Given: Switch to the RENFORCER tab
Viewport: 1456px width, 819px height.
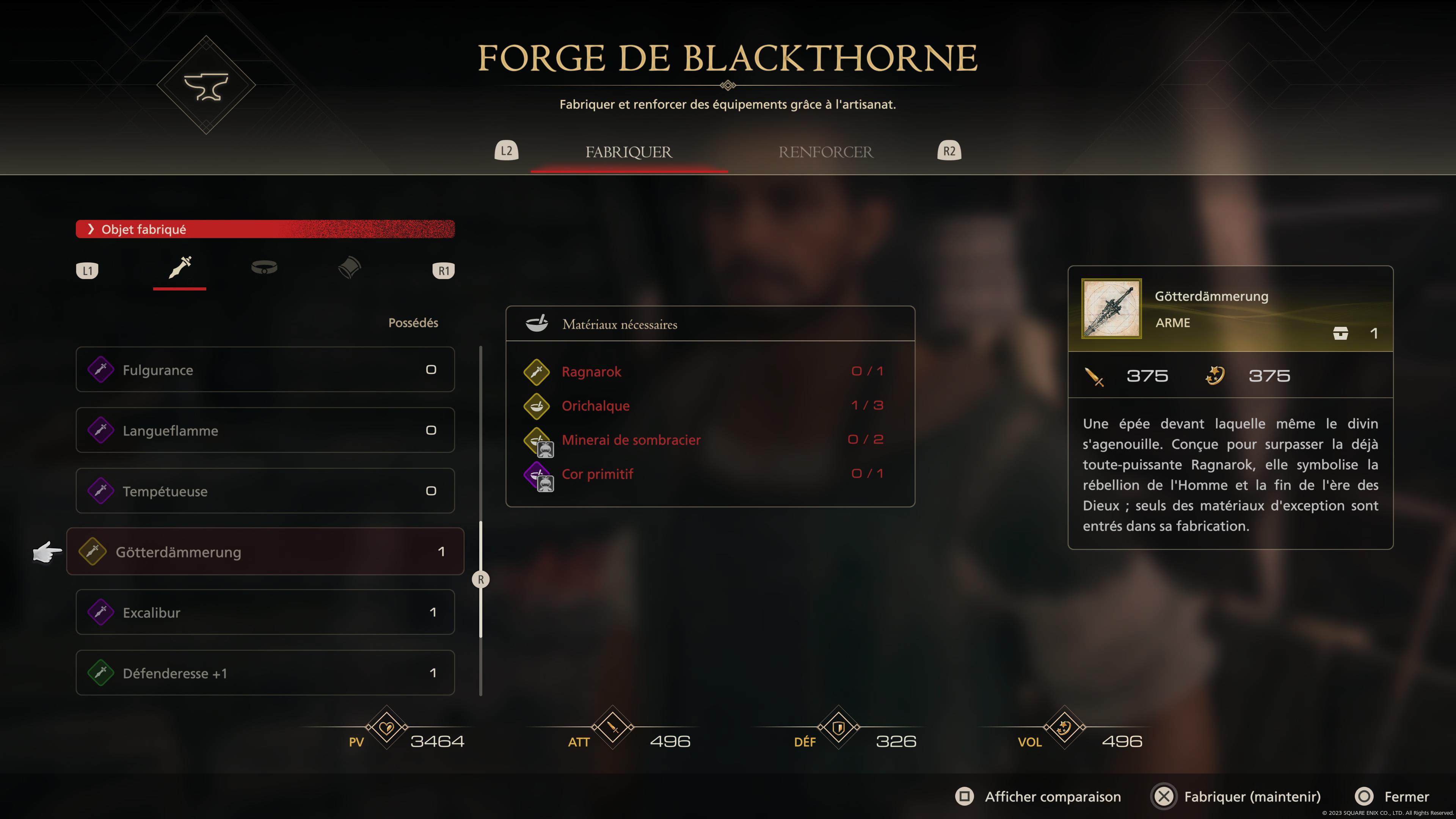Looking at the screenshot, I should click(826, 152).
